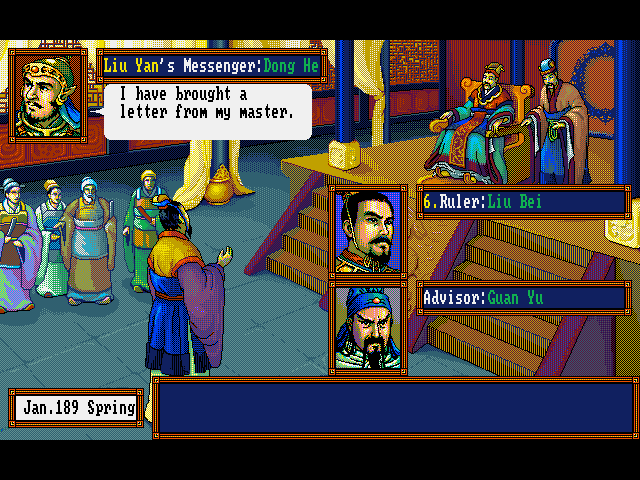Click the empty blue message box
The height and width of the screenshot is (480, 640).
[394, 407]
